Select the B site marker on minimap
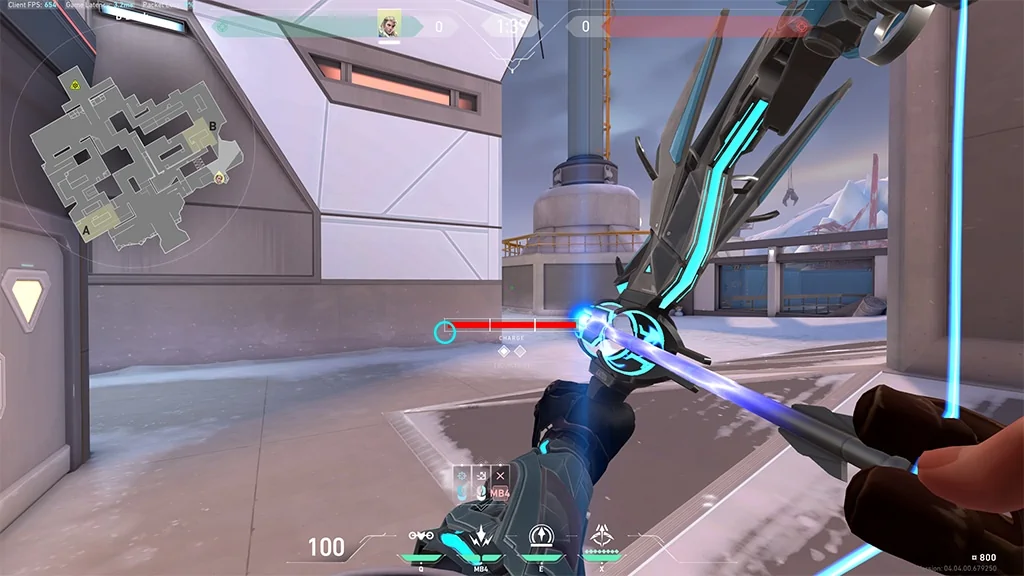1024x576 pixels. pos(212,126)
